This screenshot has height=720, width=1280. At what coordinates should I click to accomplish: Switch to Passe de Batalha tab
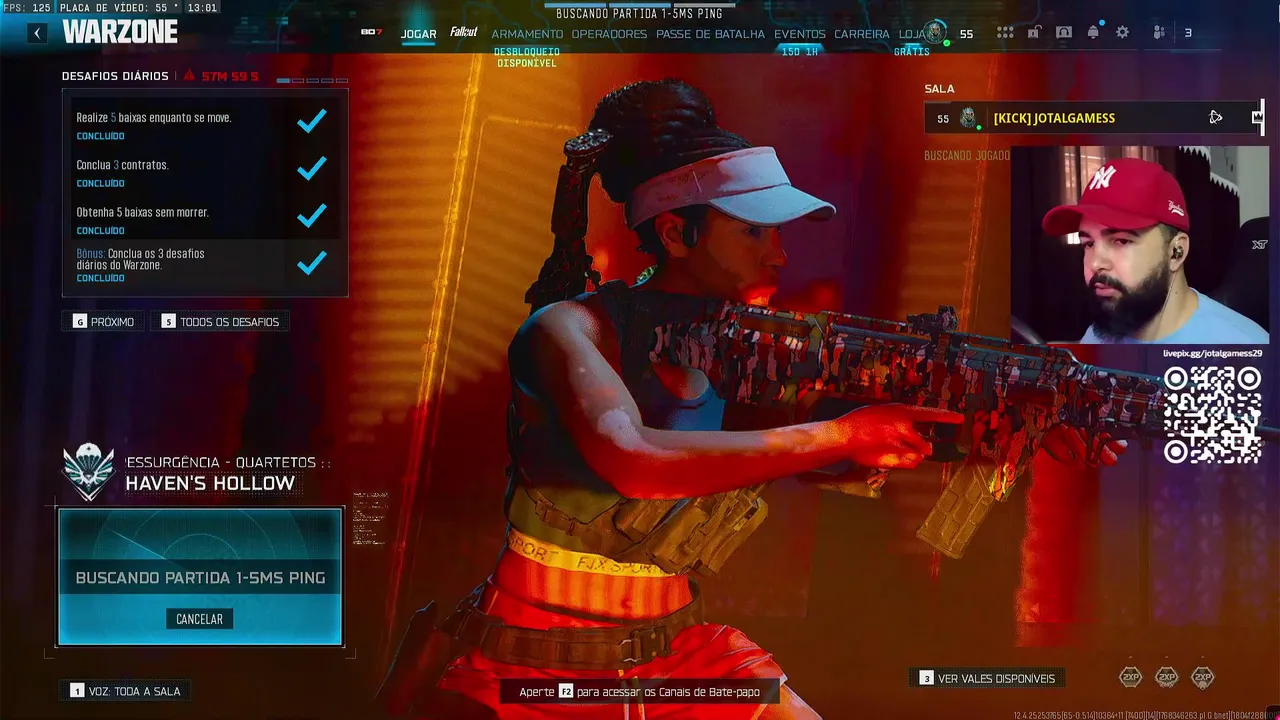710,34
